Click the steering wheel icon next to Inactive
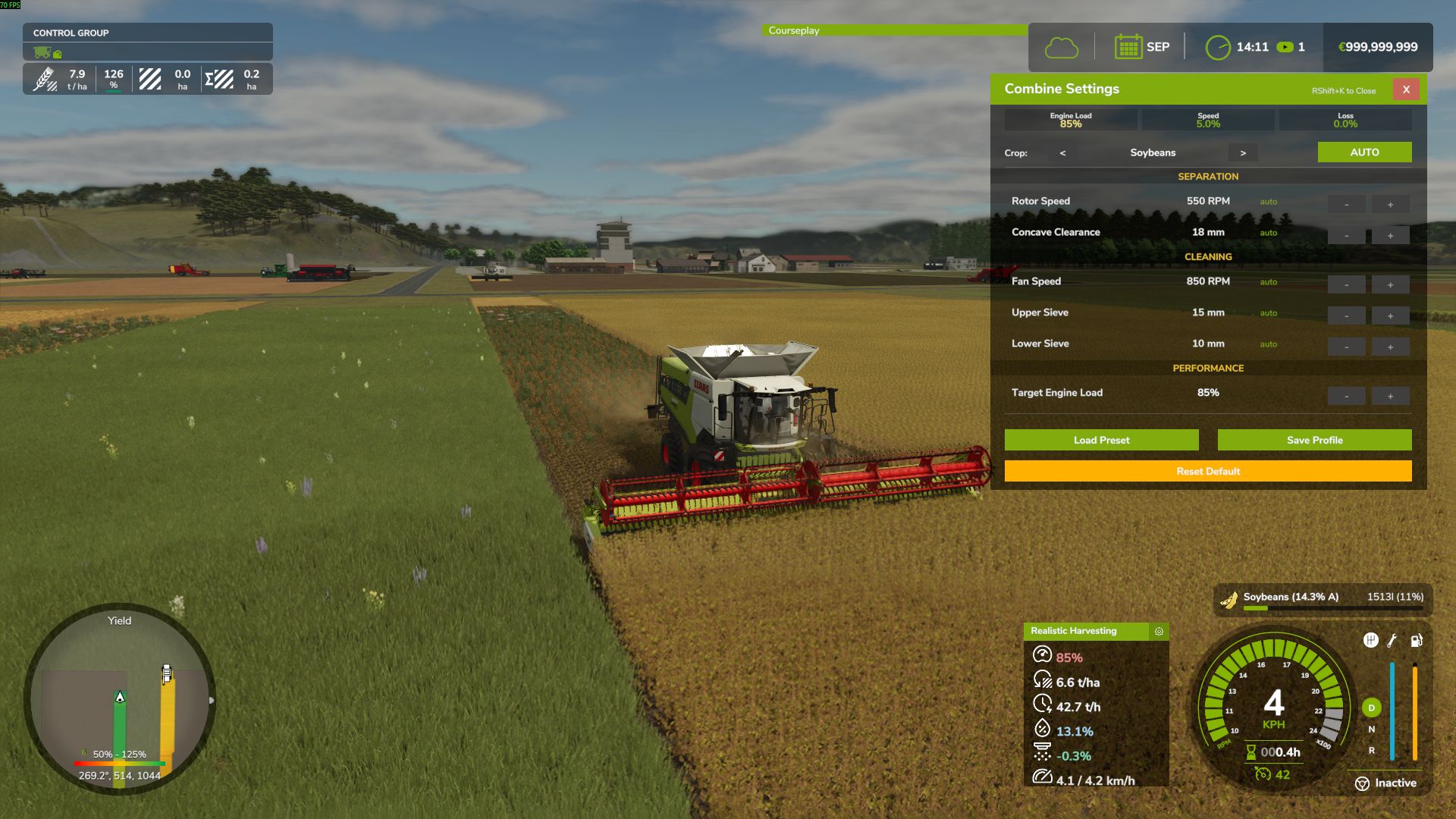This screenshot has width=1456, height=819. click(1361, 783)
